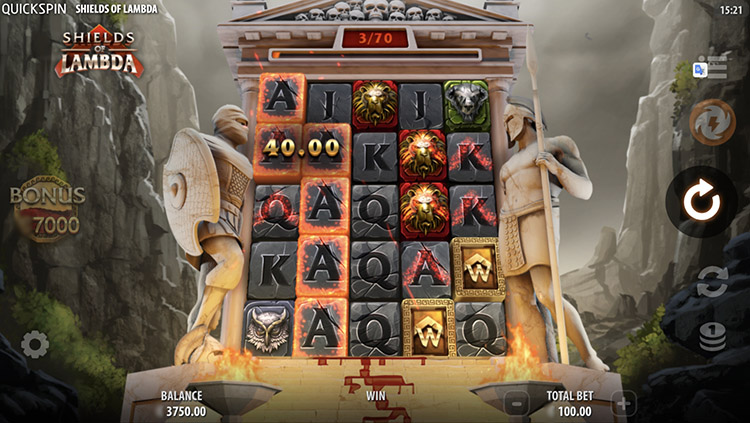Increase total bet with the plus button
Image resolution: width=750 pixels, height=423 pixels.
(622, 404)
